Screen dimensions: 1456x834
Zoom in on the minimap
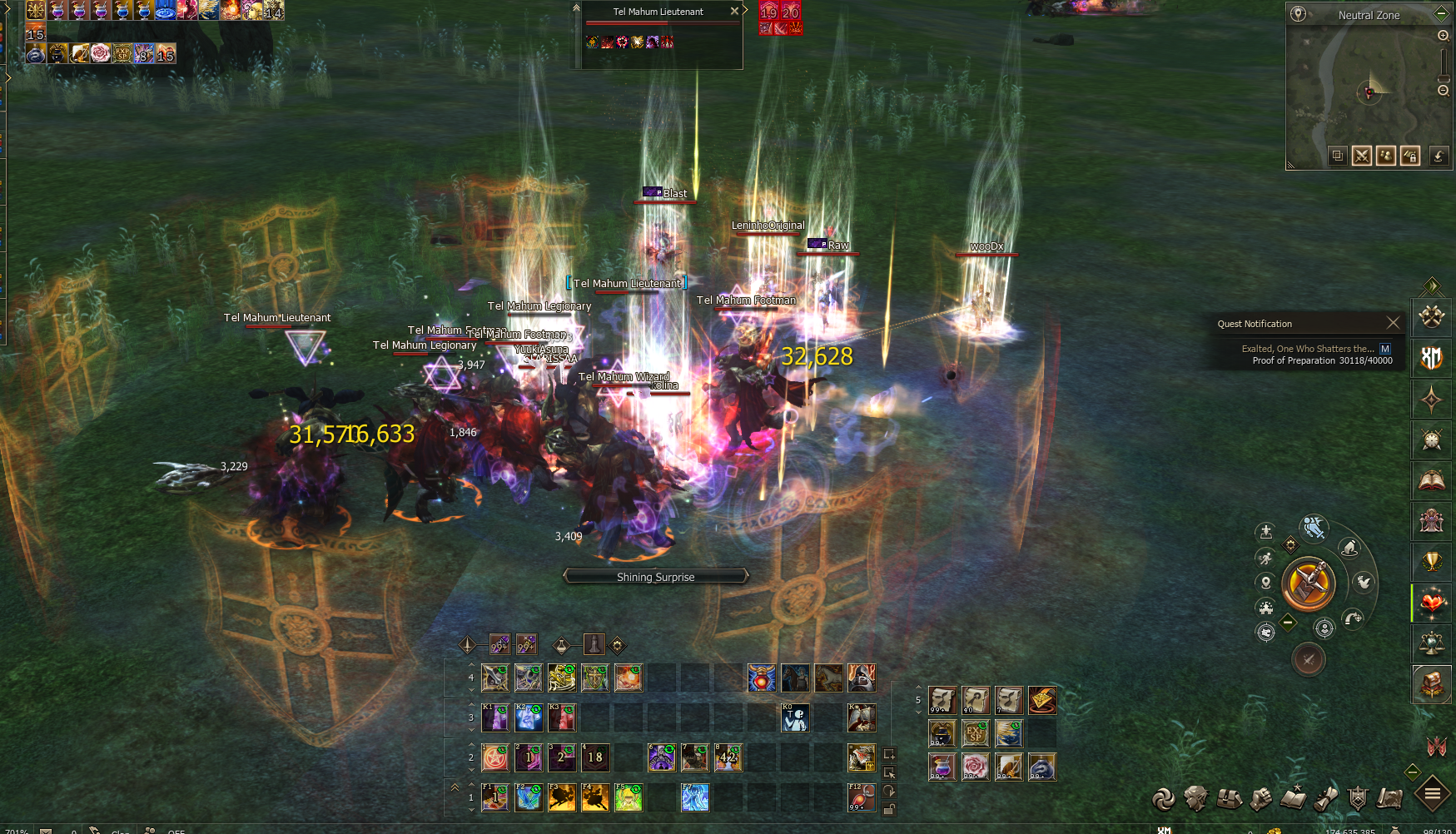tap(1444, 36)
